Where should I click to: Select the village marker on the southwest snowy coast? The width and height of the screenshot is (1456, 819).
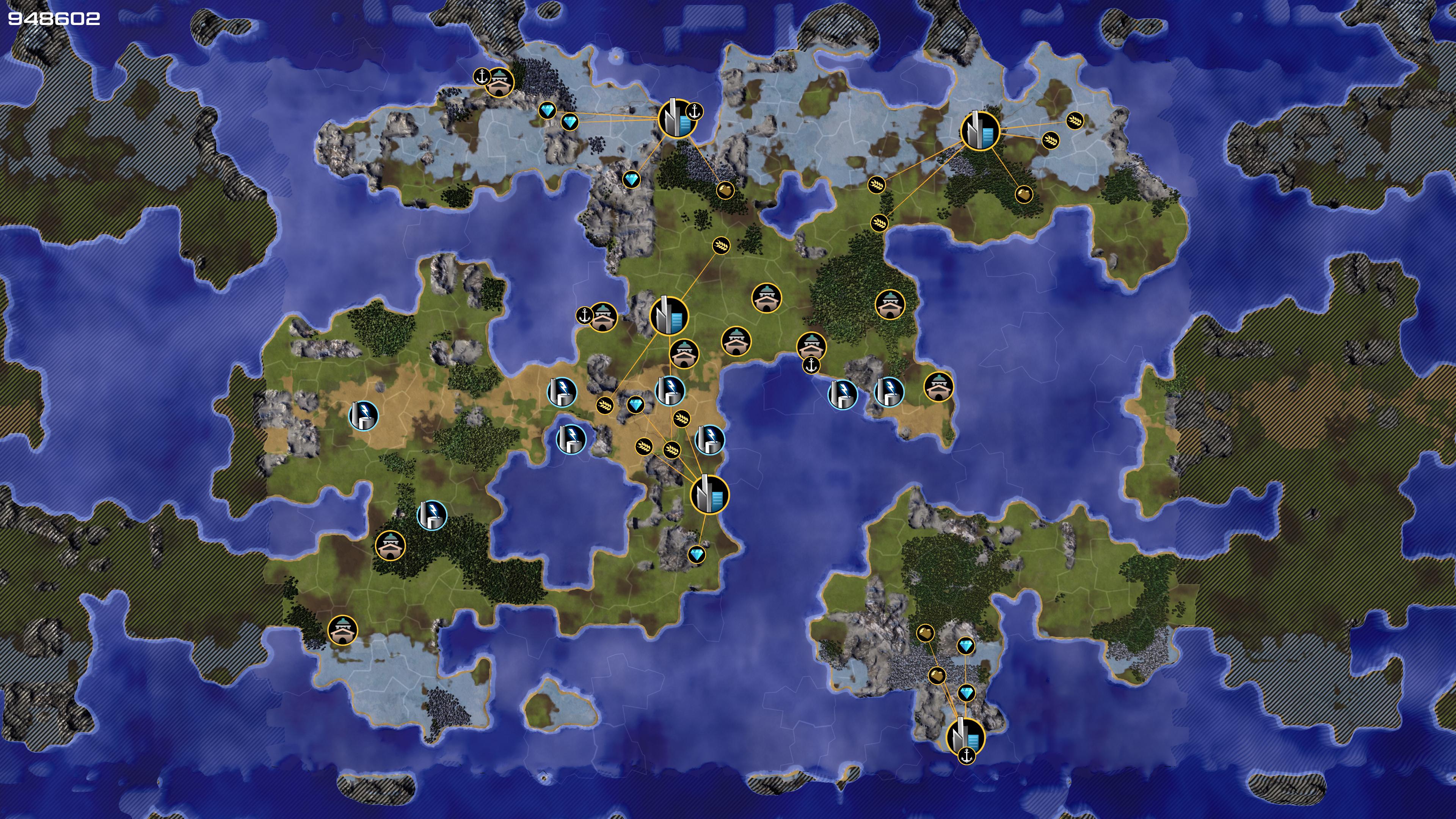pyautogui.click(x=342, y=630)
